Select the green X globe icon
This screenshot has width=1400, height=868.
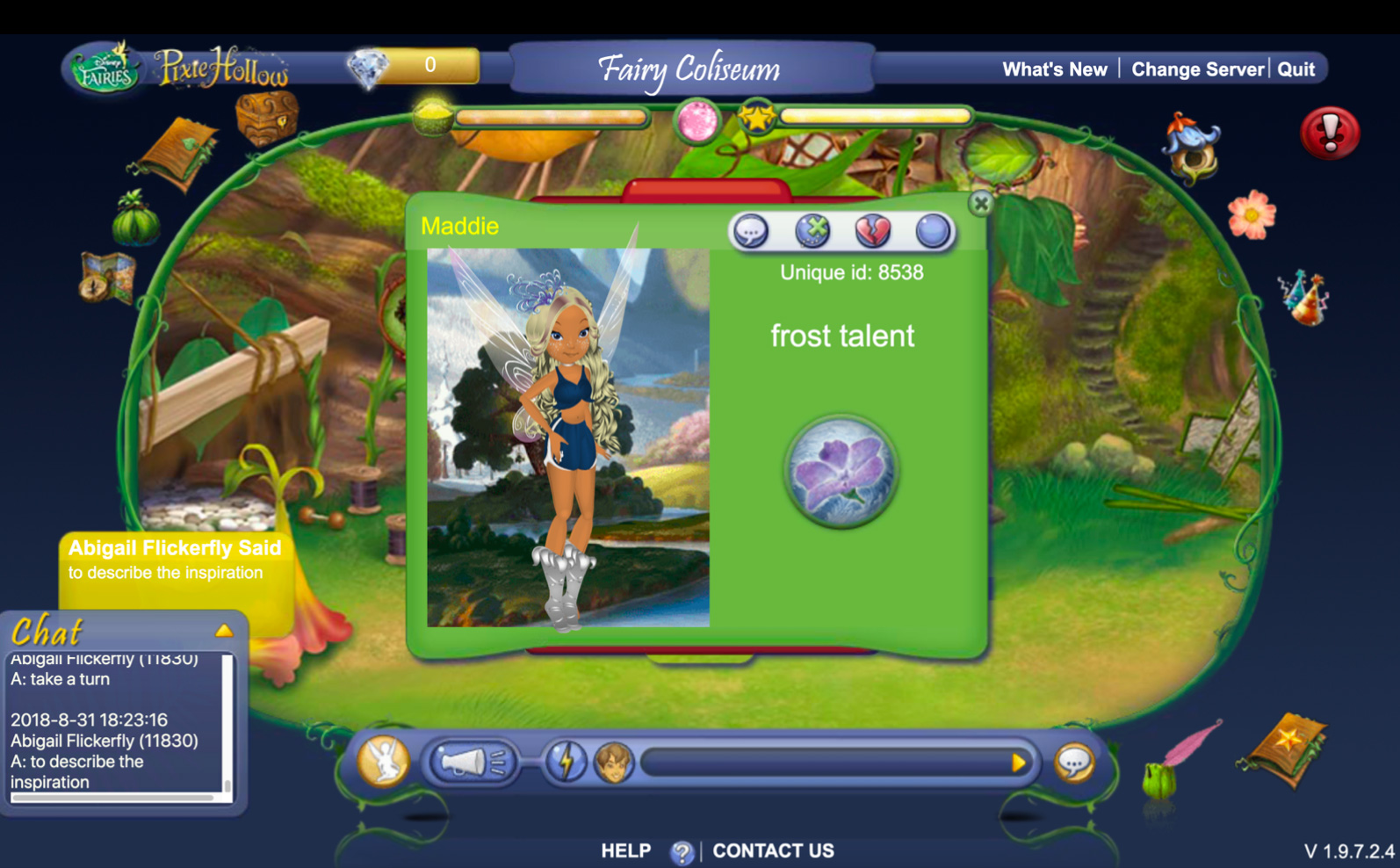tap(812, 231)
